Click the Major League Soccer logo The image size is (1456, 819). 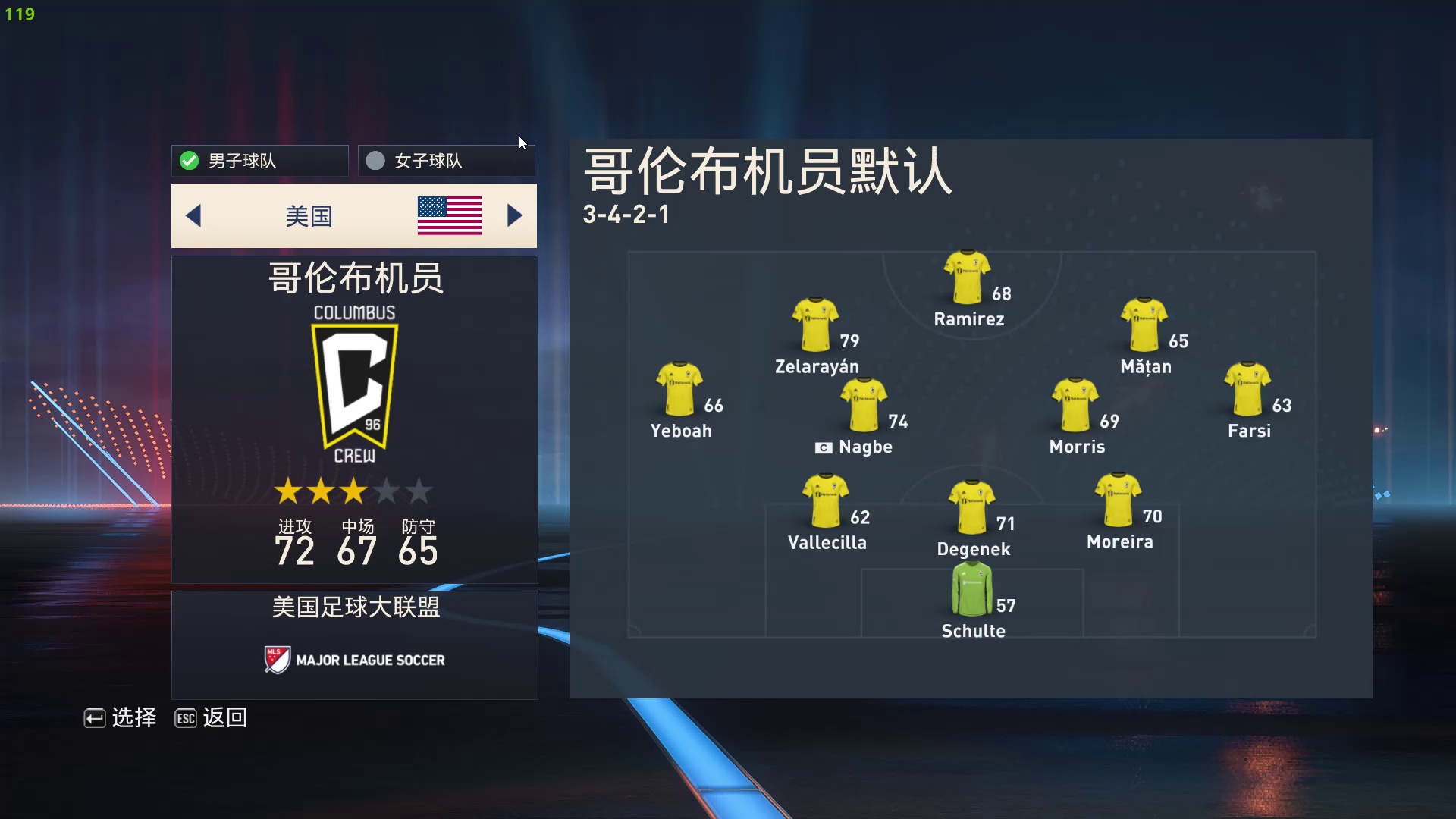point(354,659)
